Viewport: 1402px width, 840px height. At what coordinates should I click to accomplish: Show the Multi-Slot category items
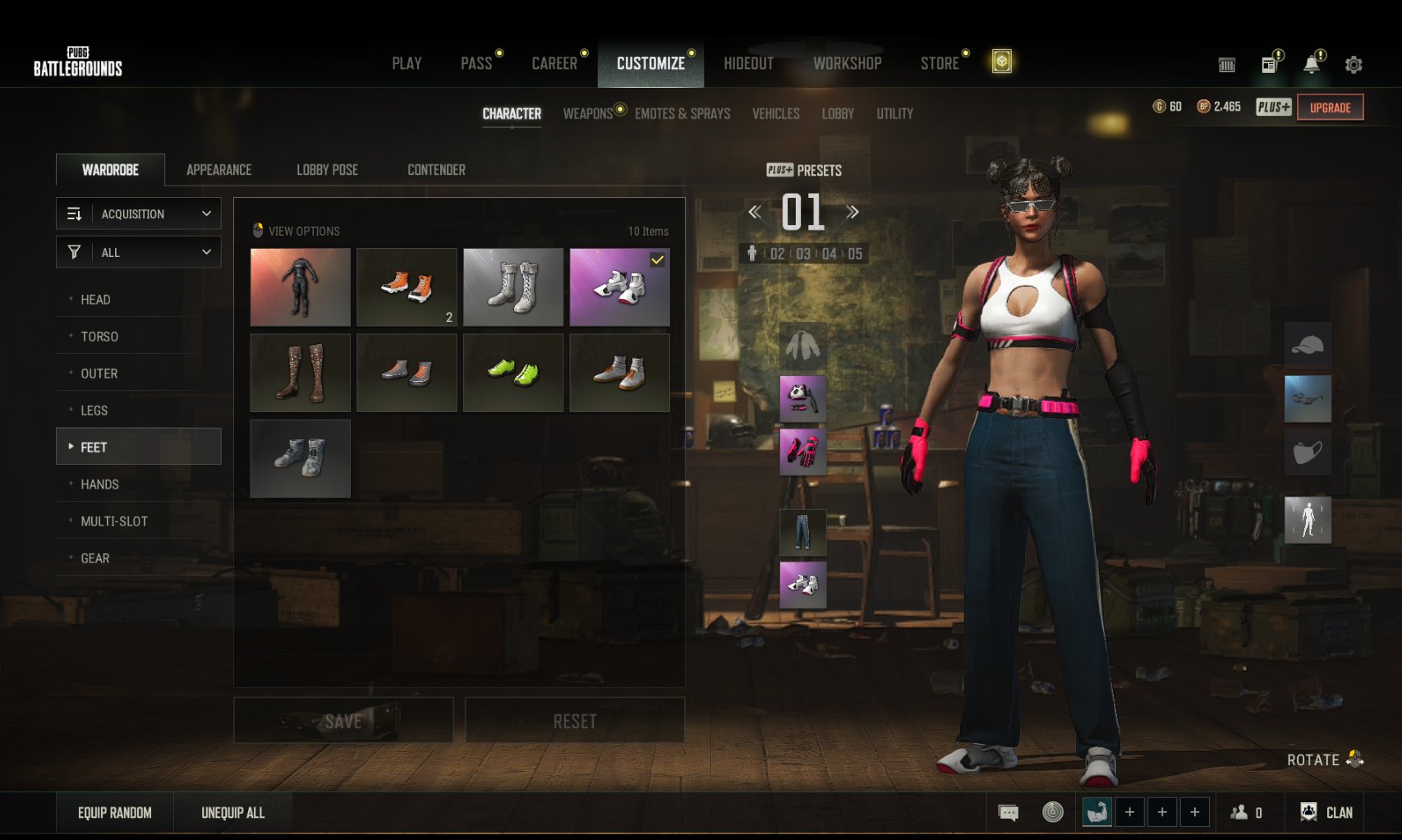114,521
